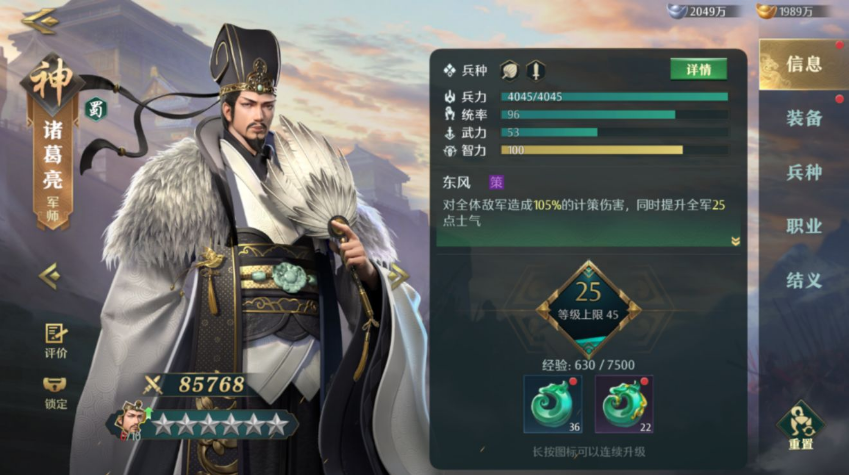Viewport: 849px width, 475px height.
Task: Tap the sword troop type icon
Action: [x=536, y=70]
